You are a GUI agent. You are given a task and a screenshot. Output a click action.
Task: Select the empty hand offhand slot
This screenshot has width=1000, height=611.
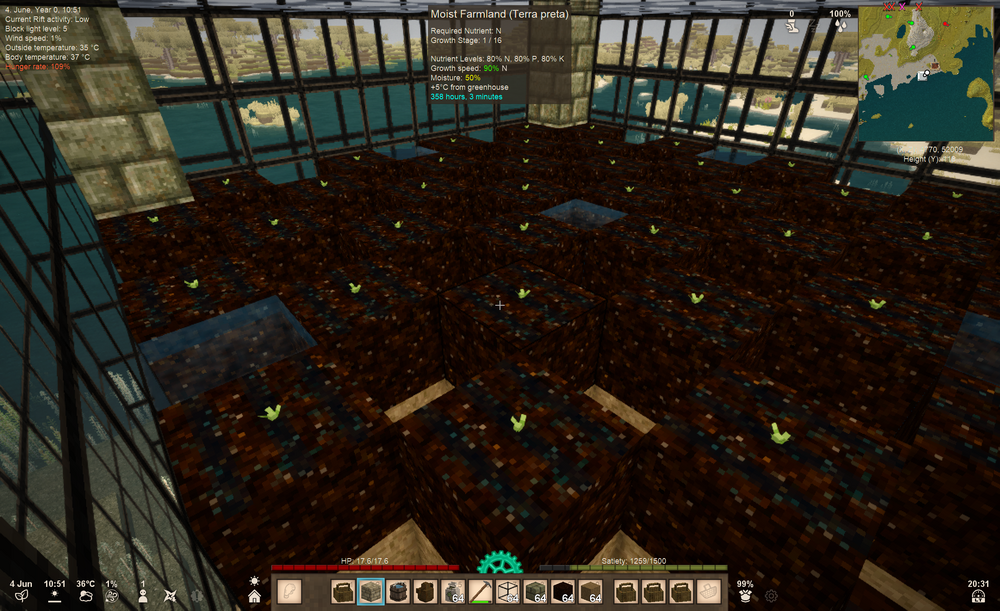click(289, 592)
